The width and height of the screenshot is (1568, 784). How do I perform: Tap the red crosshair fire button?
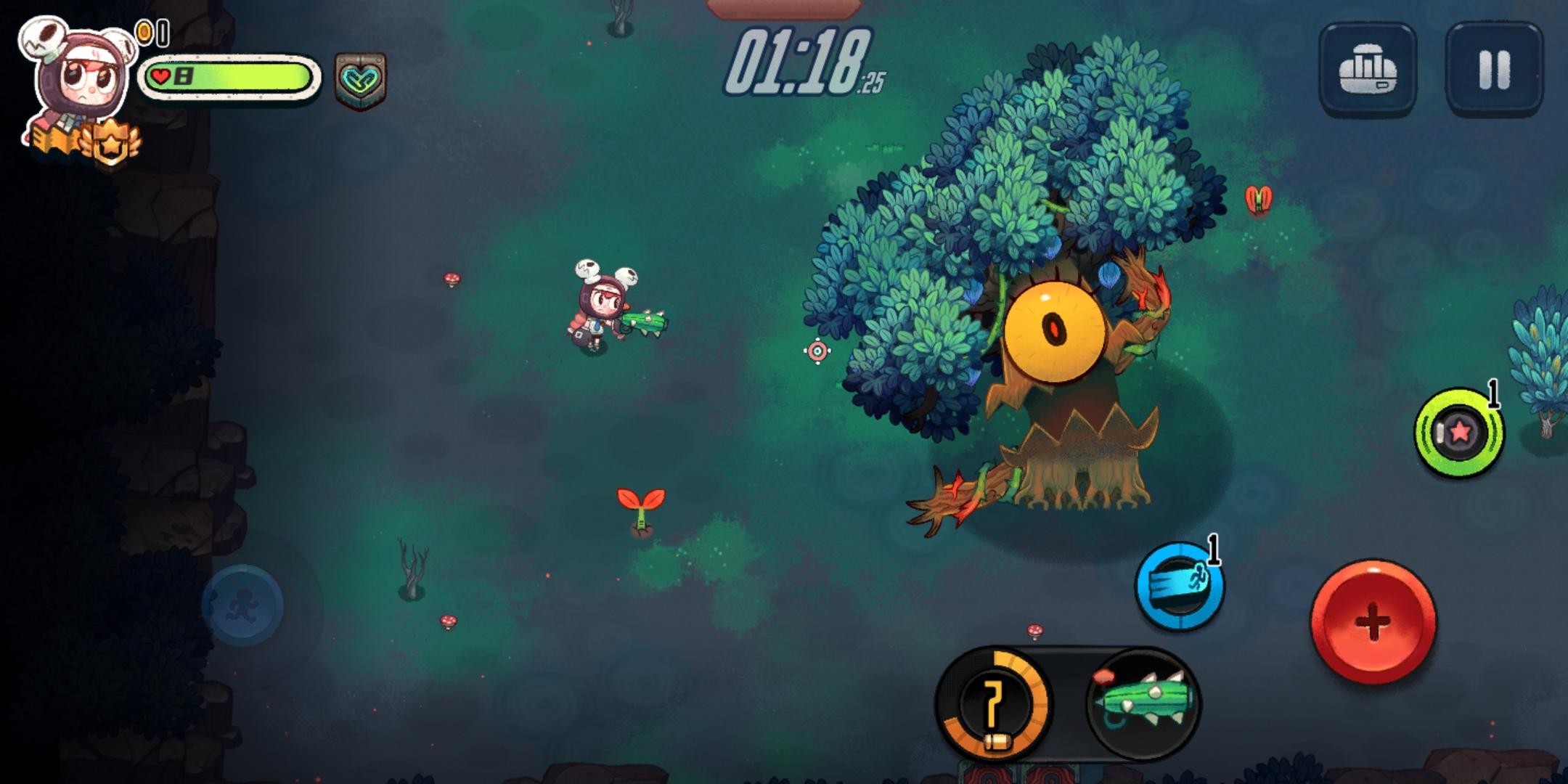(1372, 622)
